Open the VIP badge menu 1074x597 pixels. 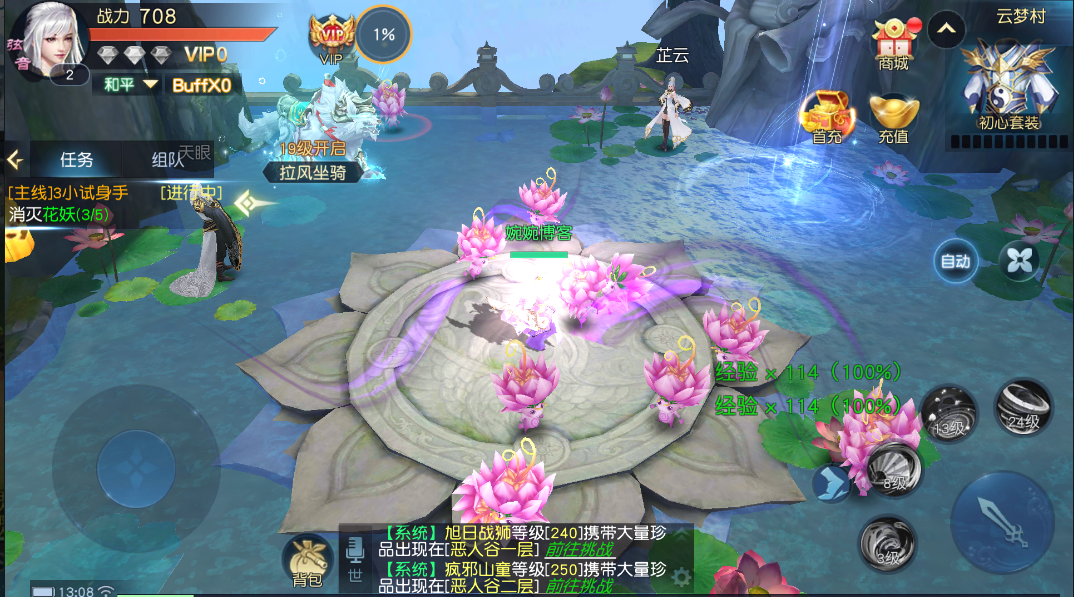tap(331, 38)
